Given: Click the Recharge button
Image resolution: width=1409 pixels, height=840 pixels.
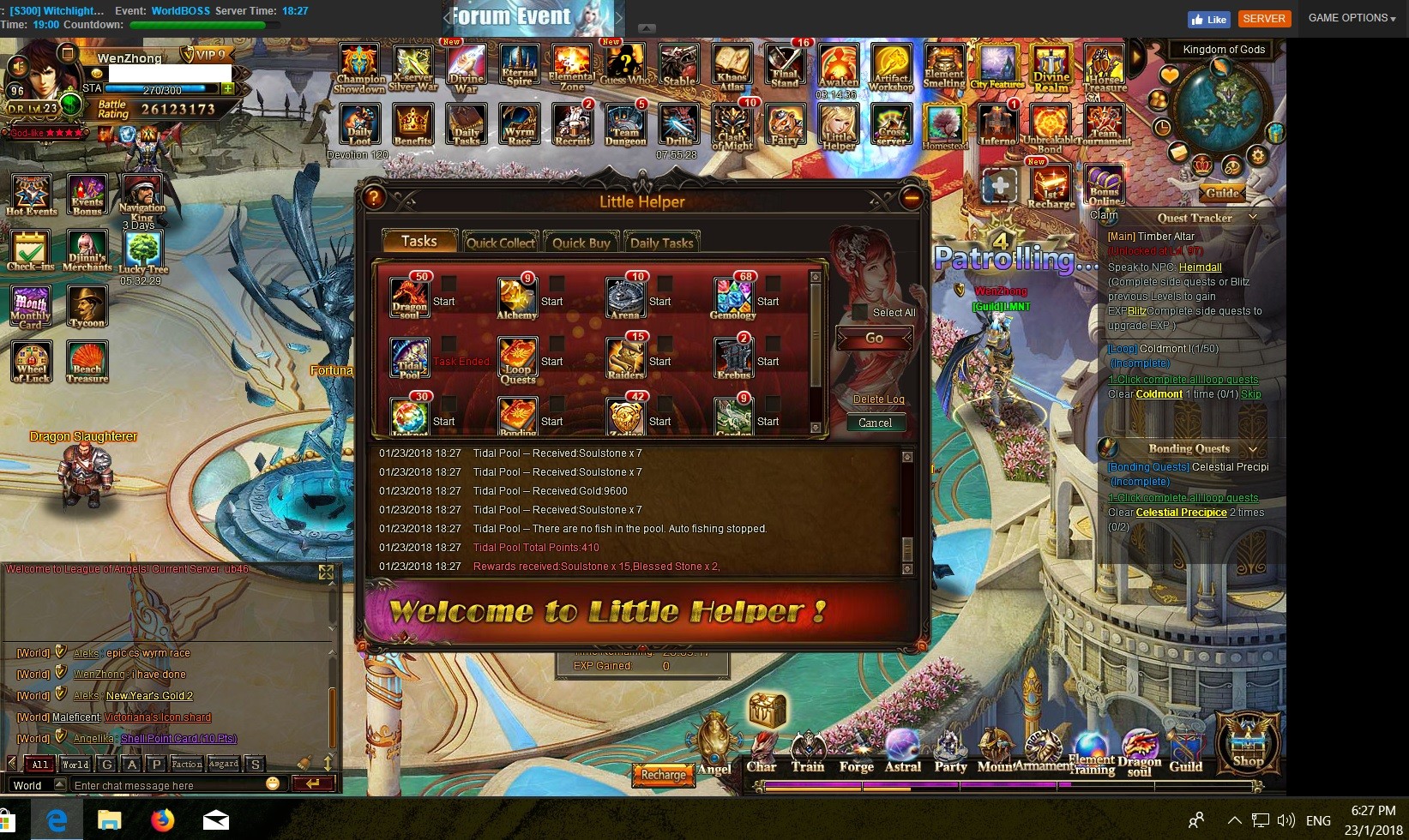Looking at the screenshot, I should pos(663,775).
